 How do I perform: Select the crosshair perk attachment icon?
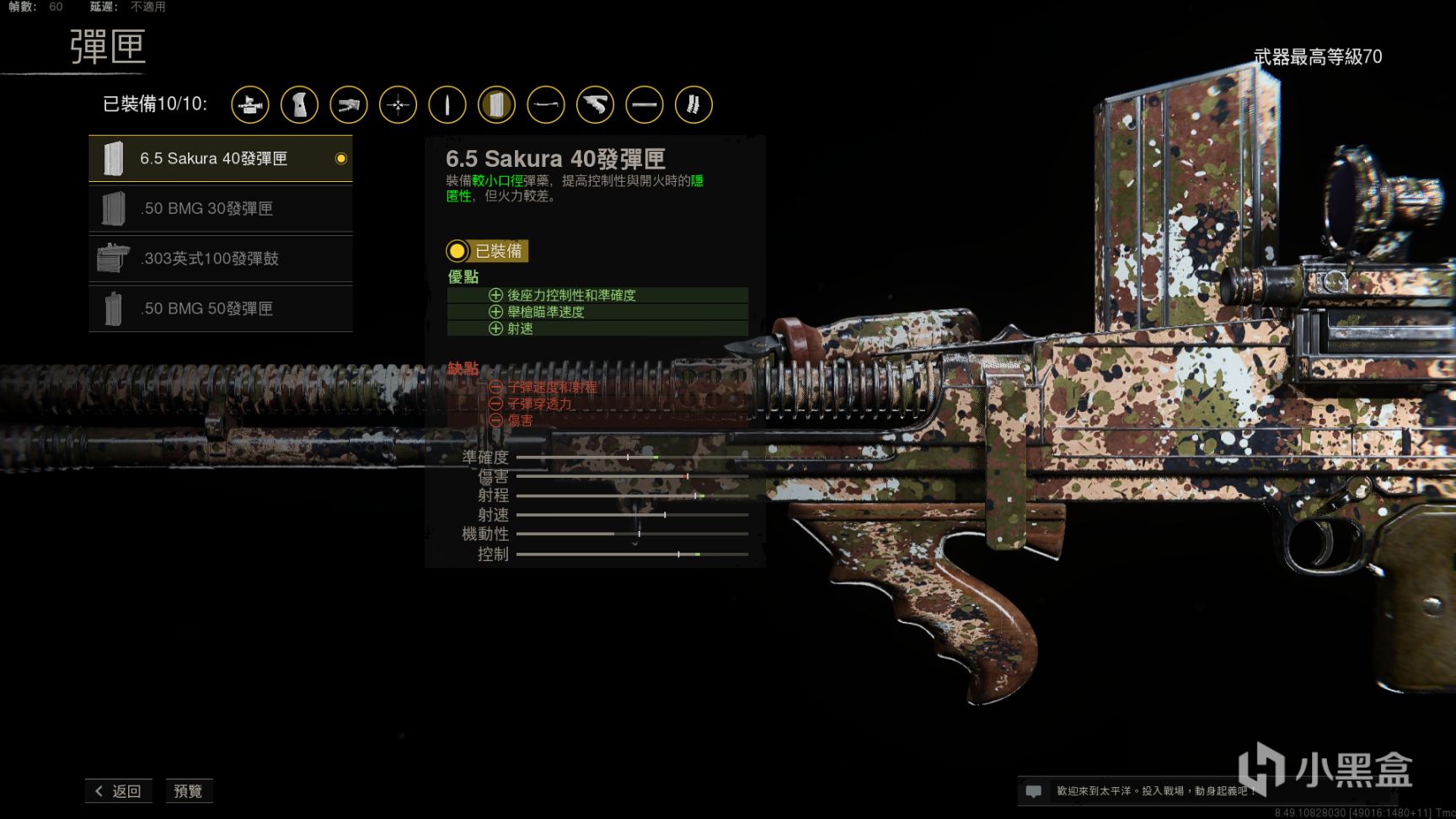click(398, 105)
